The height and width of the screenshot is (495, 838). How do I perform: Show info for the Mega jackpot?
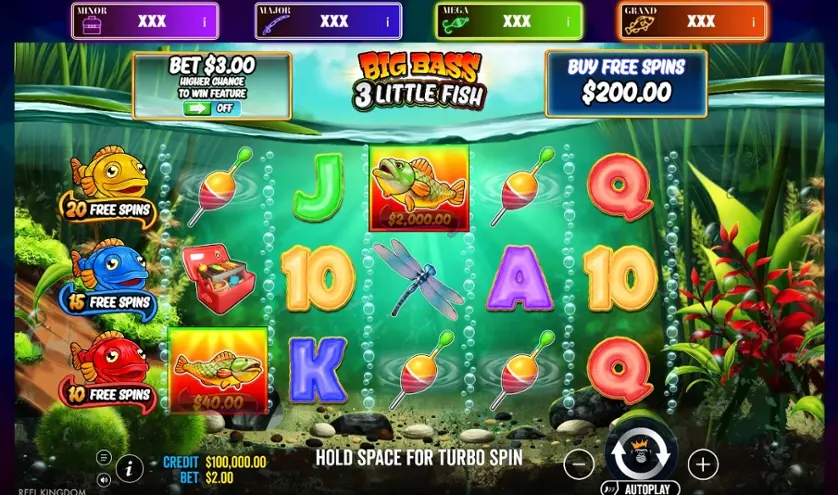(x=568, y=21)
